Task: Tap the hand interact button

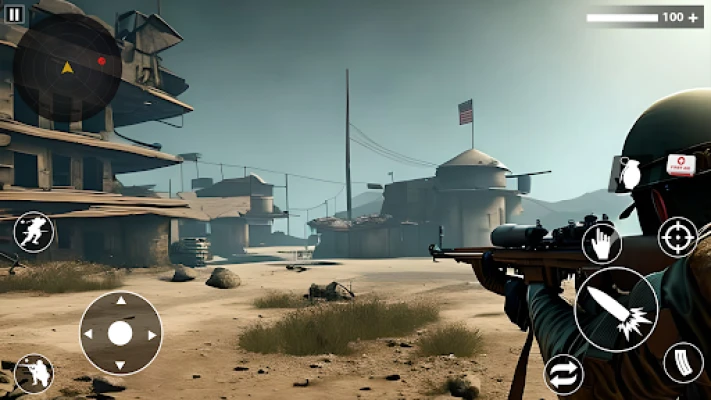Action: tap(602, 243)
